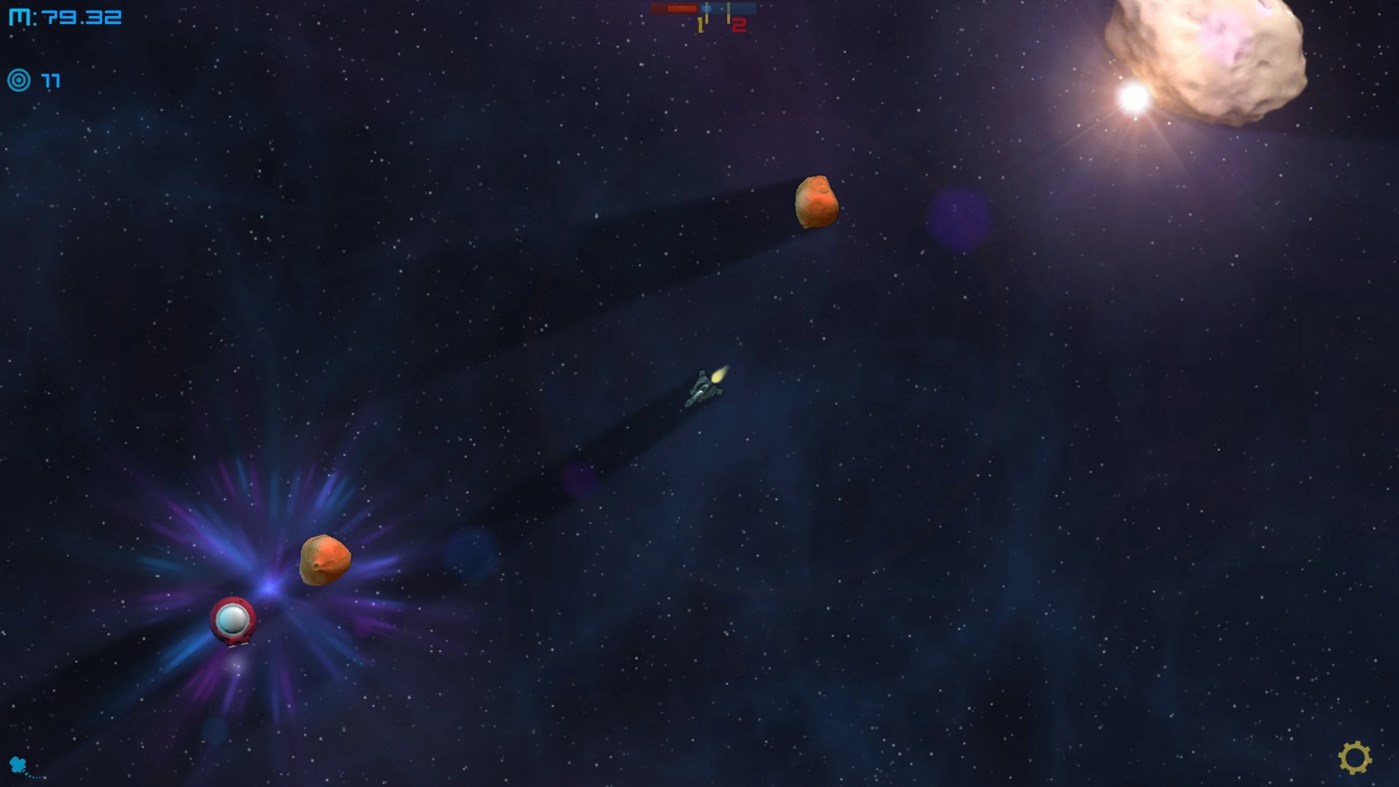Click the score value 11

[50, 80]
